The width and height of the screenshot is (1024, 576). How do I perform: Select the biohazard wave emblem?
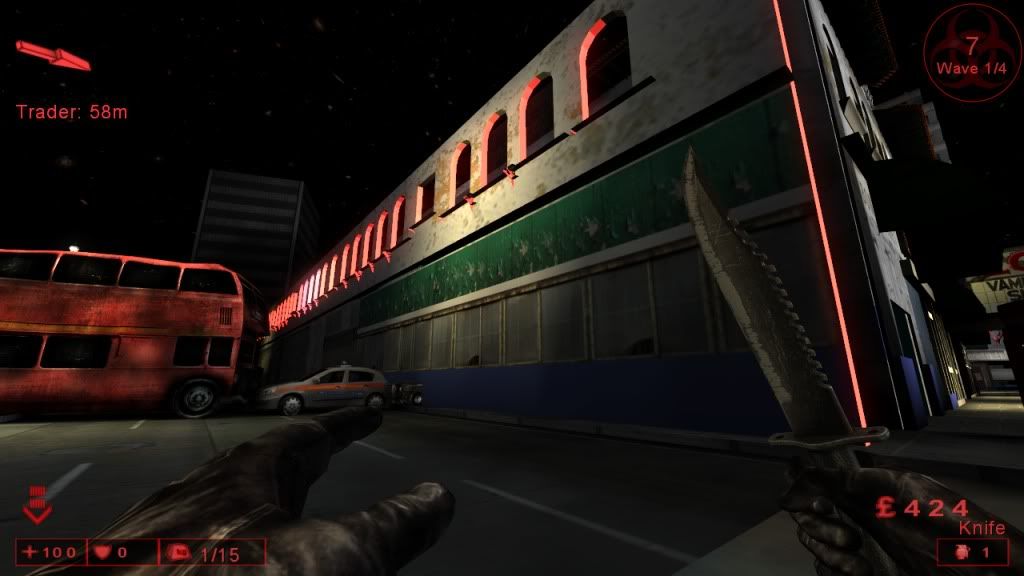(x=971, y=48)
